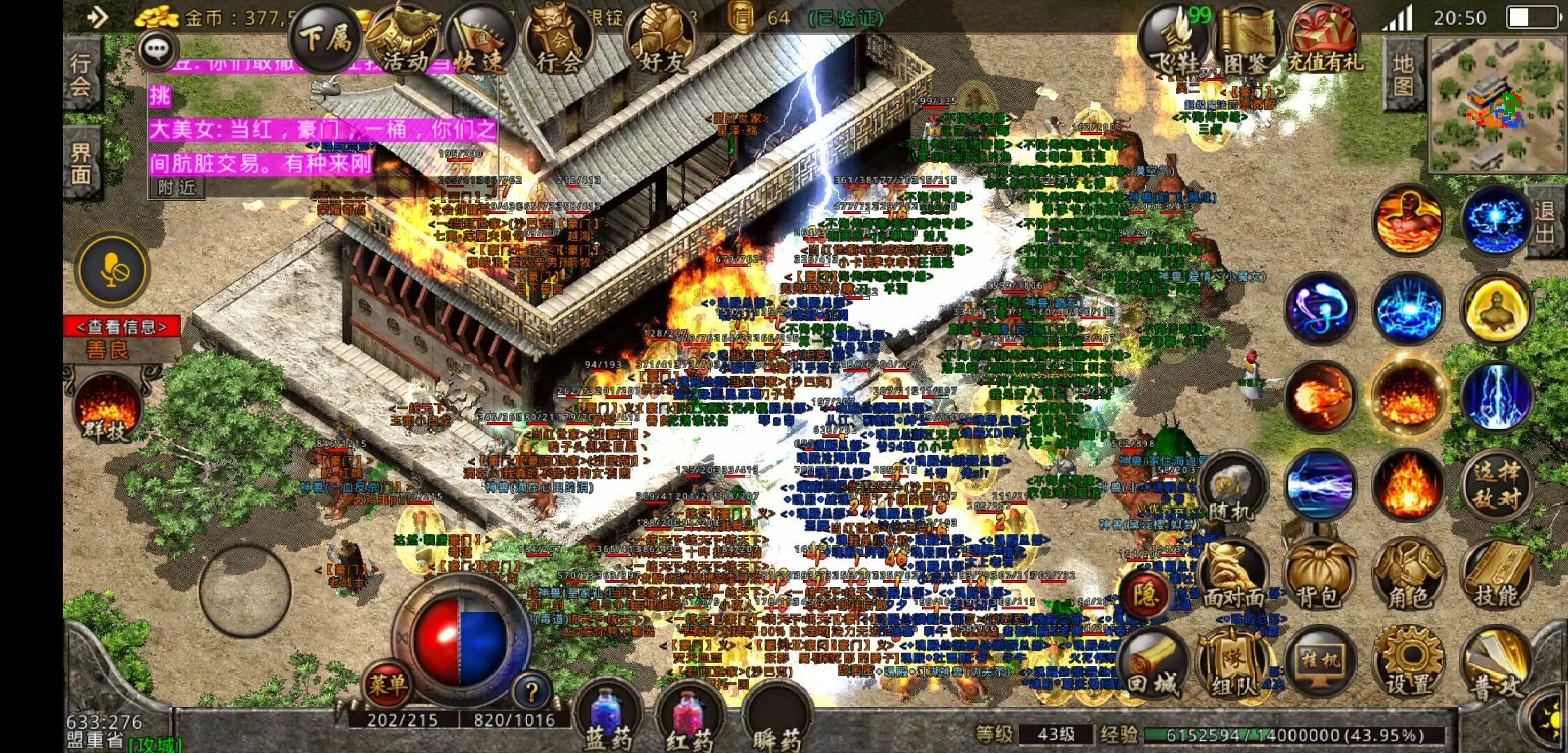
Task: Use the 红药 red potion
Action: click(x=690, y=718)
